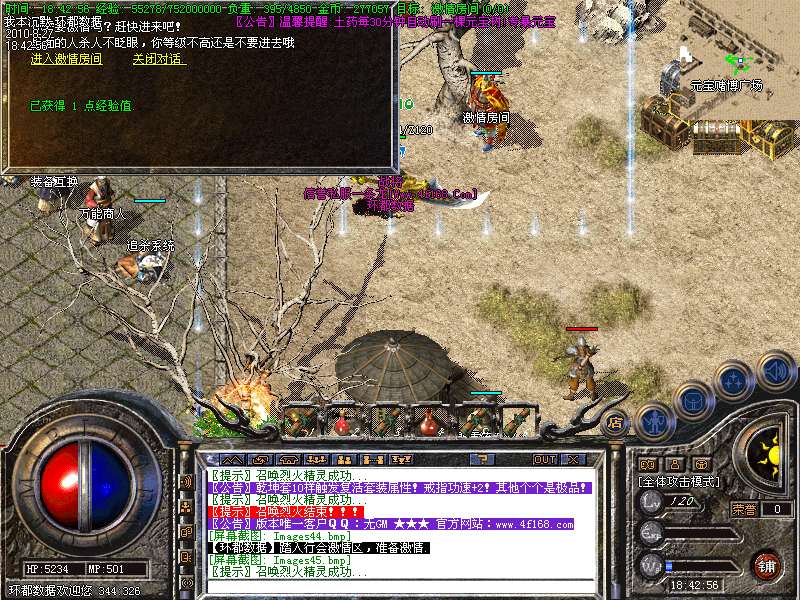Click the OUT button above the chat
Viewport: 800px width, 600px height.
pyautogui.click(x=544, y=459)
